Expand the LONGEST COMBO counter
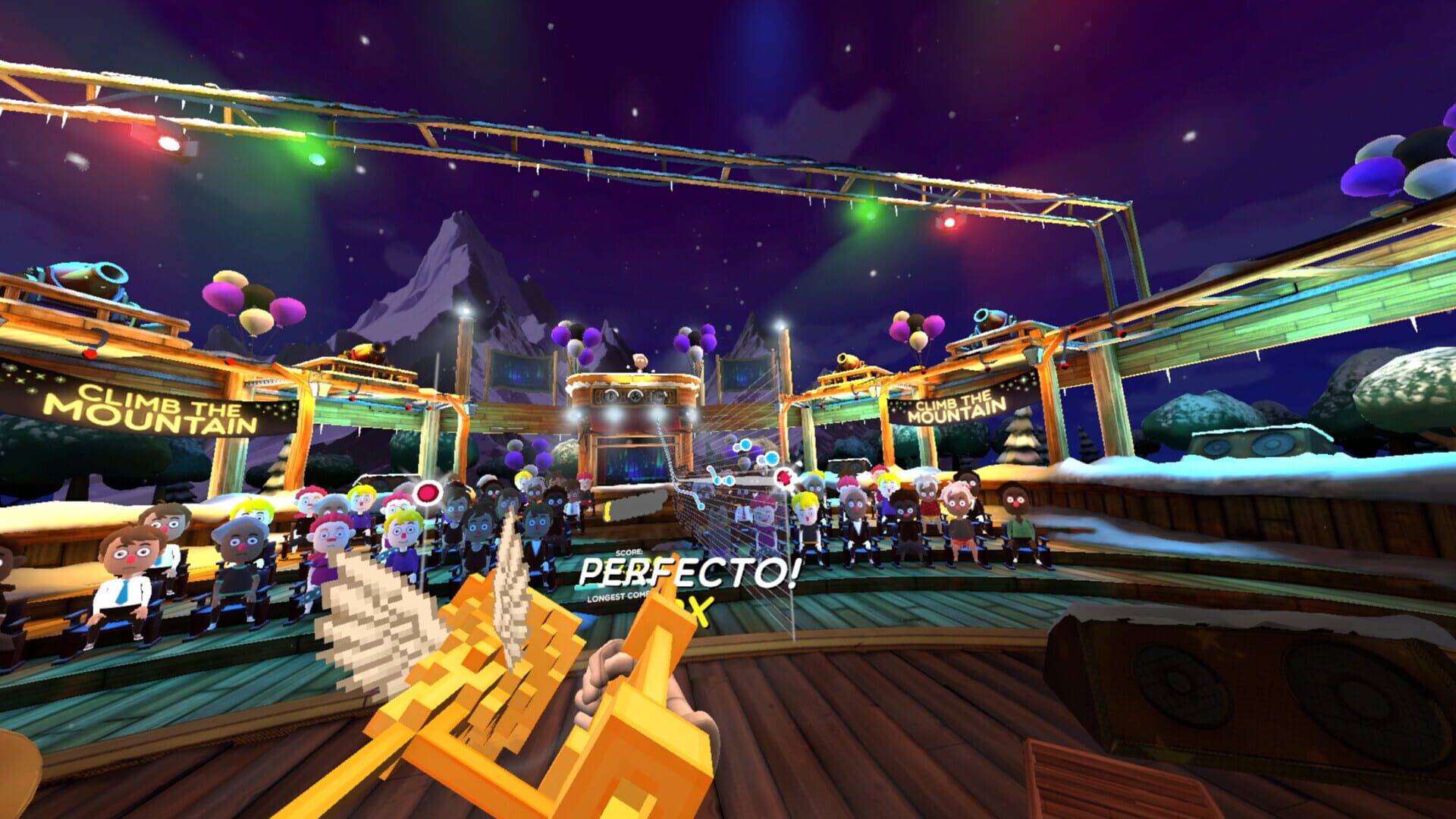The image size is (1456, 819). tap(616, 599)
